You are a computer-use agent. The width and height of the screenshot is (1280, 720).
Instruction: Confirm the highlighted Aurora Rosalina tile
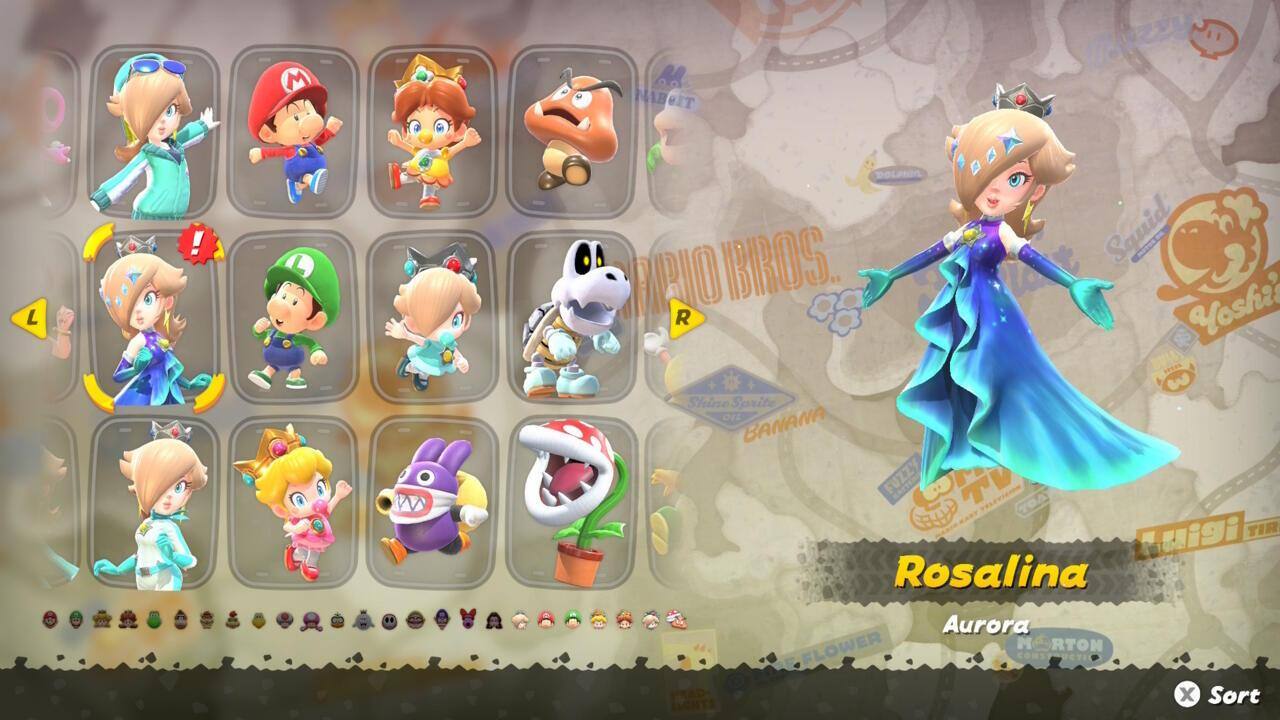tap(154, 318)
